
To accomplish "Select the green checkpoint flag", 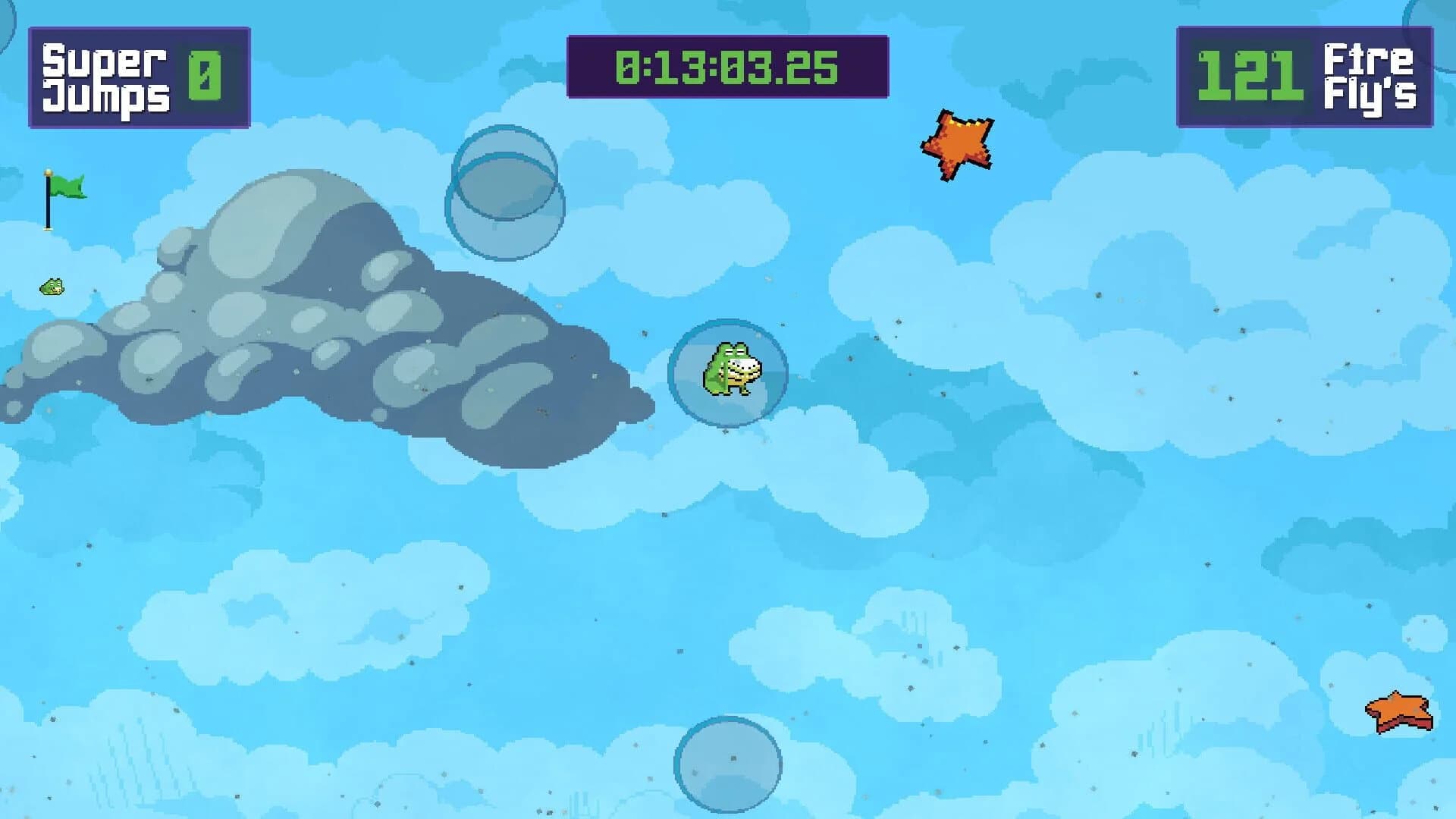I will [68, 184].
